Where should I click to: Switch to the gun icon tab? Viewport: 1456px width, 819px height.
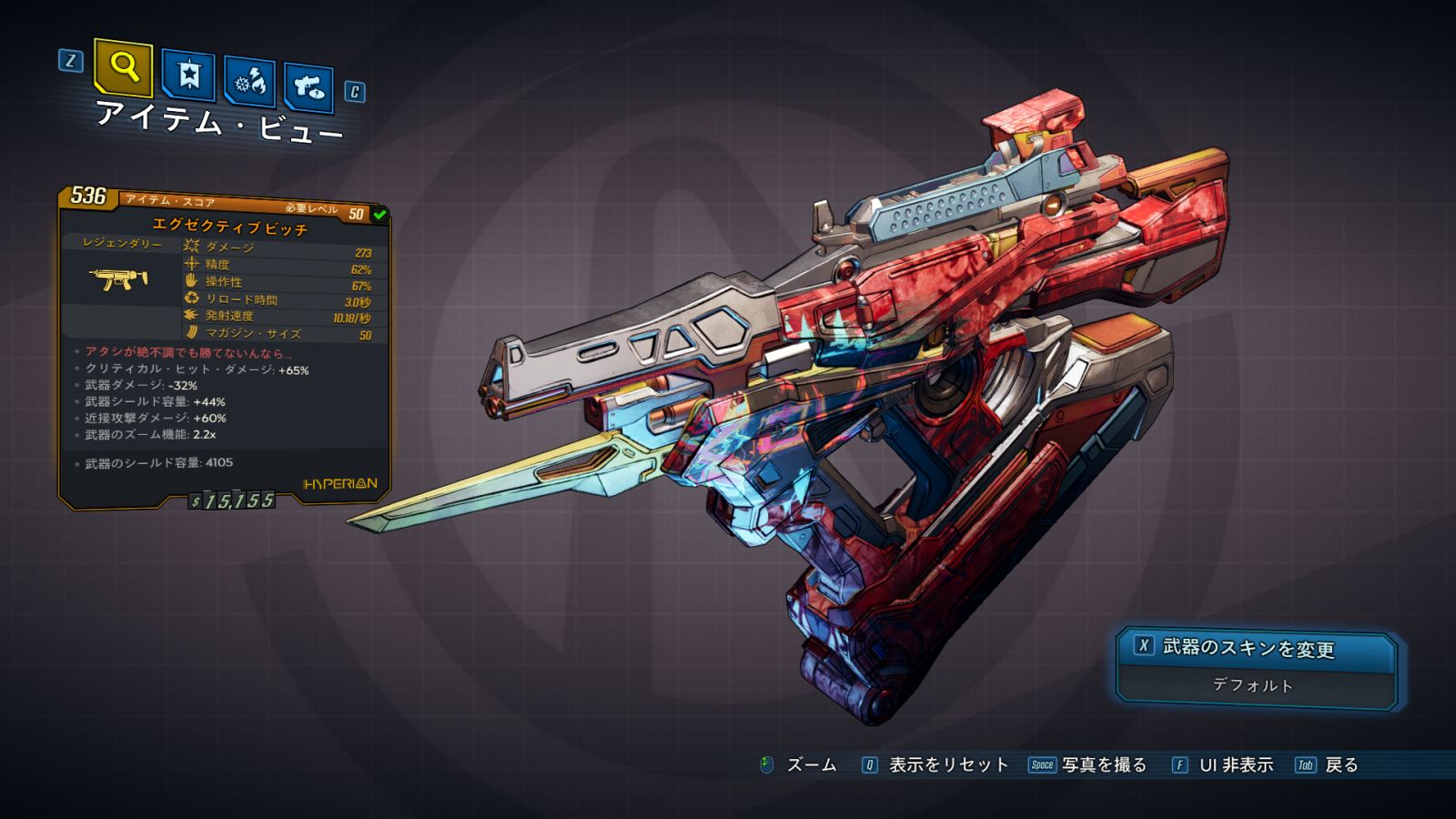[x=308, y=87]
